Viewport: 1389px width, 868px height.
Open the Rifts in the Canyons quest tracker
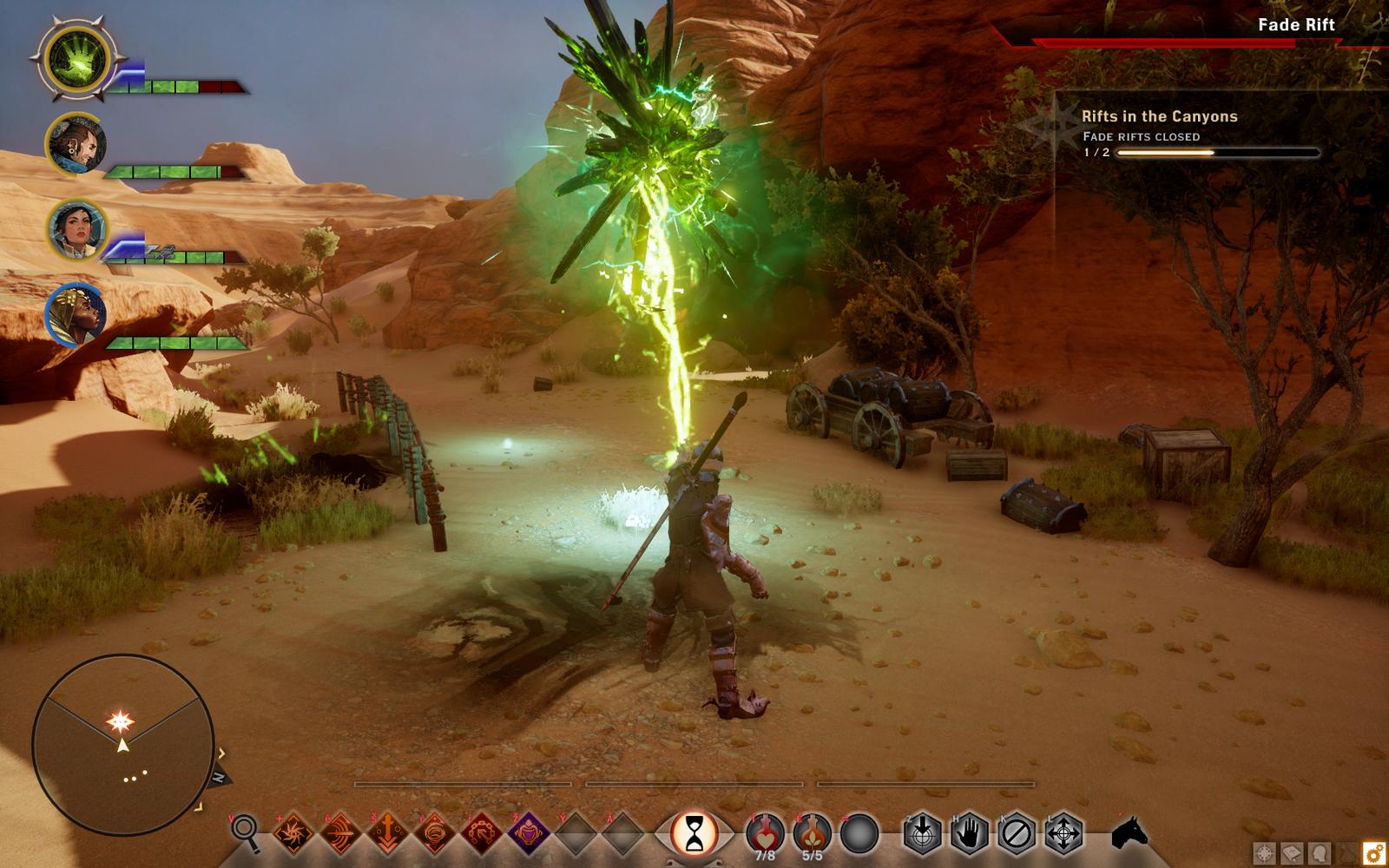(x=1159, y=116)
